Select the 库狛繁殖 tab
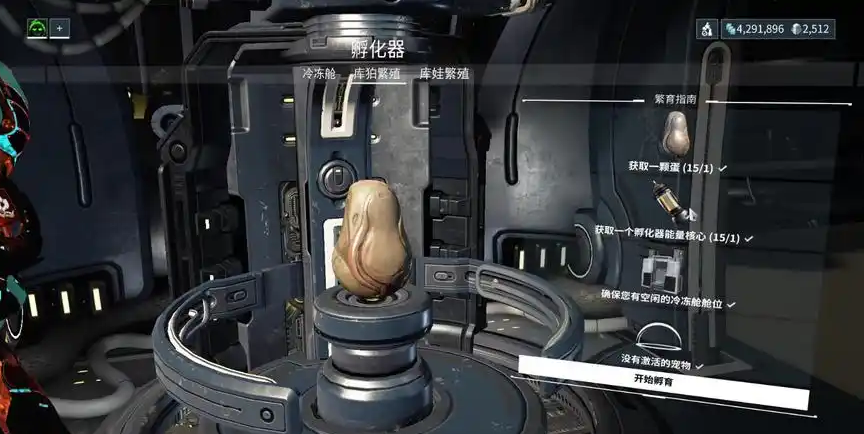The image size is (864, 434). tap(377, 73)
